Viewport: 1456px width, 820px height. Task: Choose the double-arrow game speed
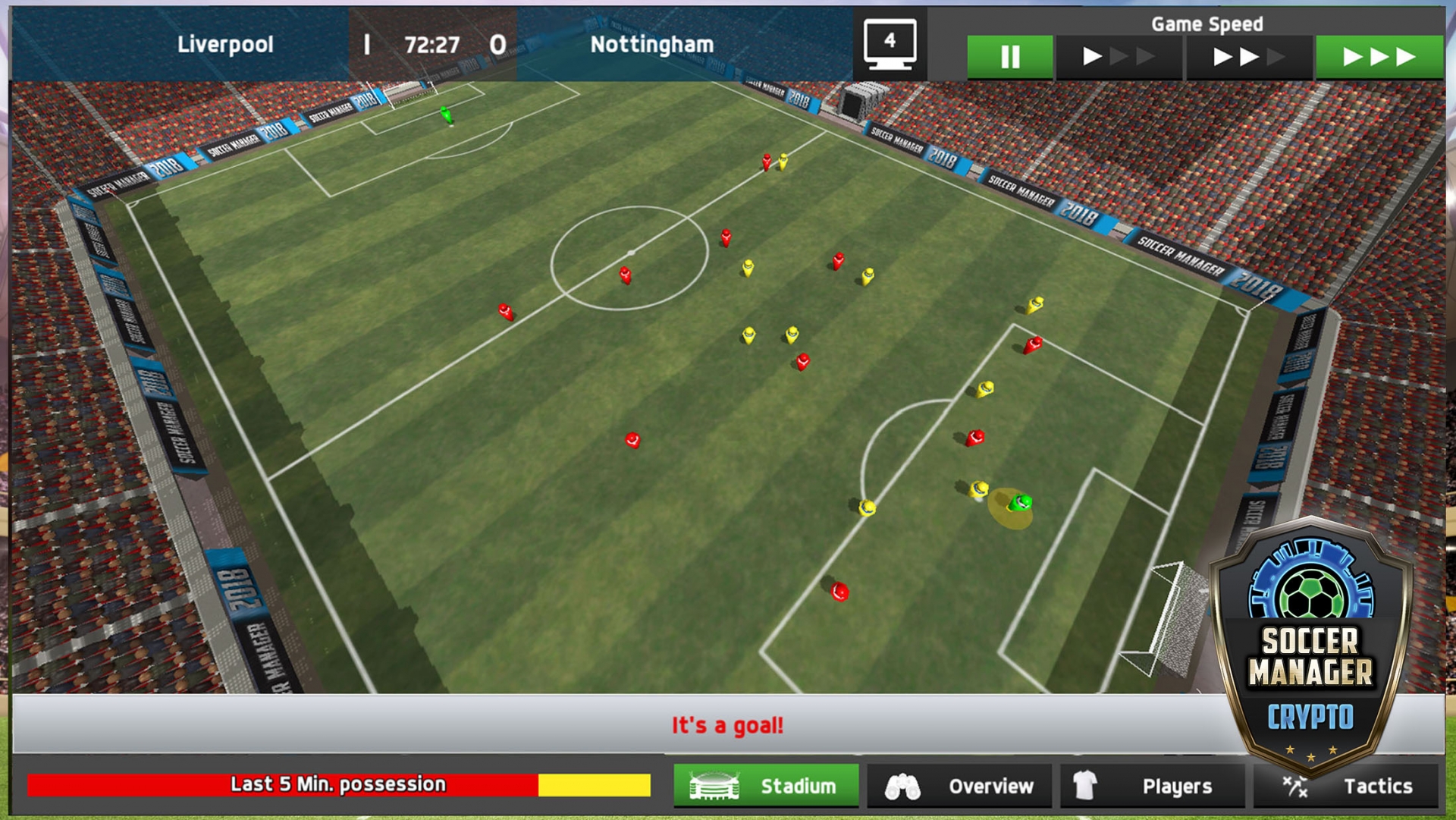[x=1248, y=57]
